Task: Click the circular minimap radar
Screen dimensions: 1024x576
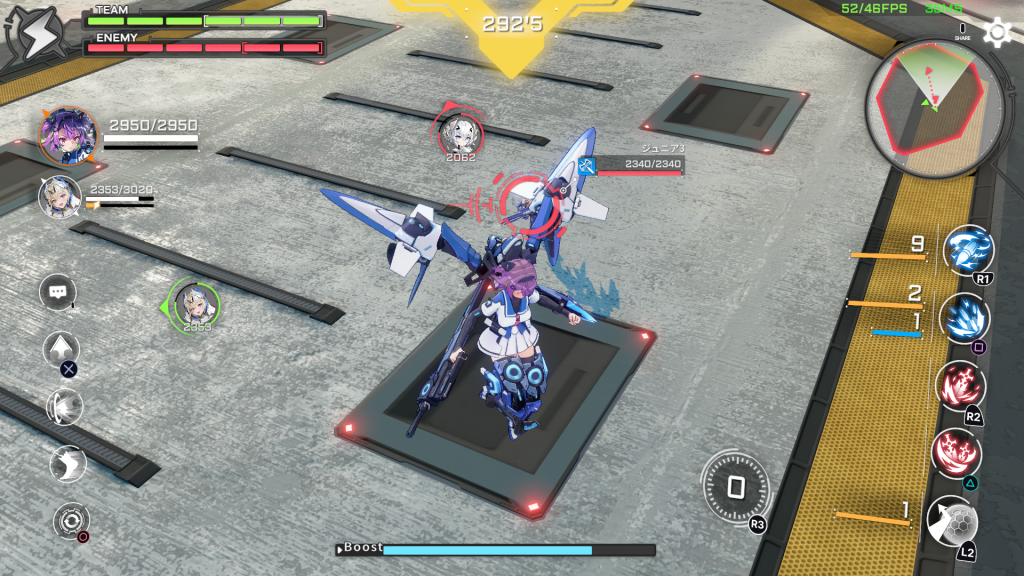Action: (x=933, y=103)
